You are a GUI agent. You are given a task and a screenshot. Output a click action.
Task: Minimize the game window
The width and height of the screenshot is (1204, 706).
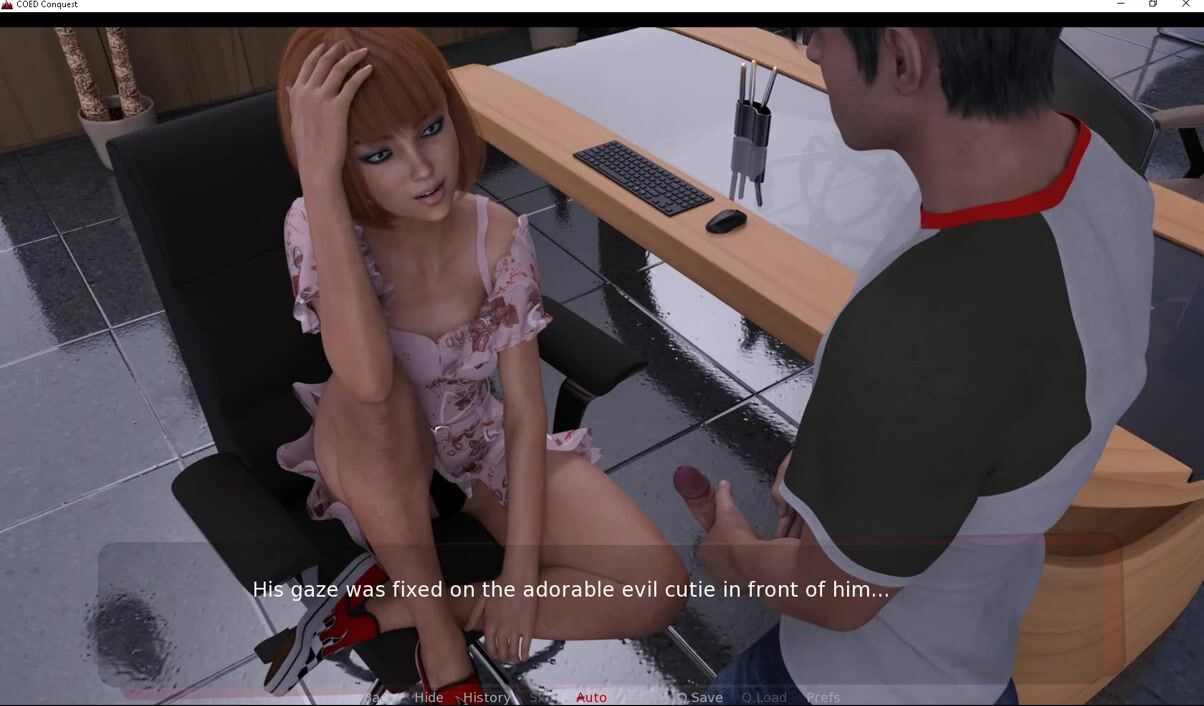1120,5
